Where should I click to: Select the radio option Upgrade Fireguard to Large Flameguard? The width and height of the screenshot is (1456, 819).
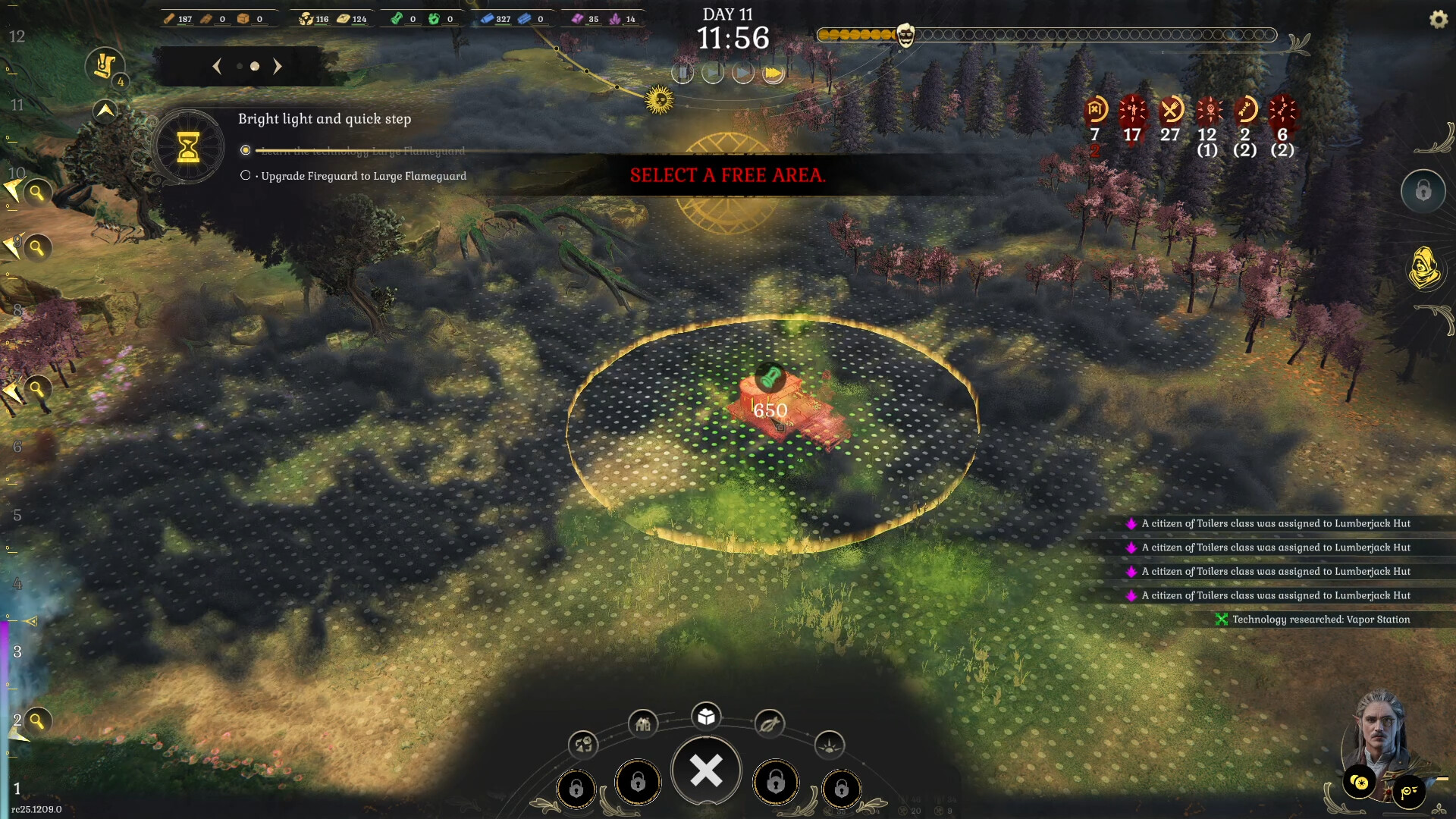pos(245,175)
